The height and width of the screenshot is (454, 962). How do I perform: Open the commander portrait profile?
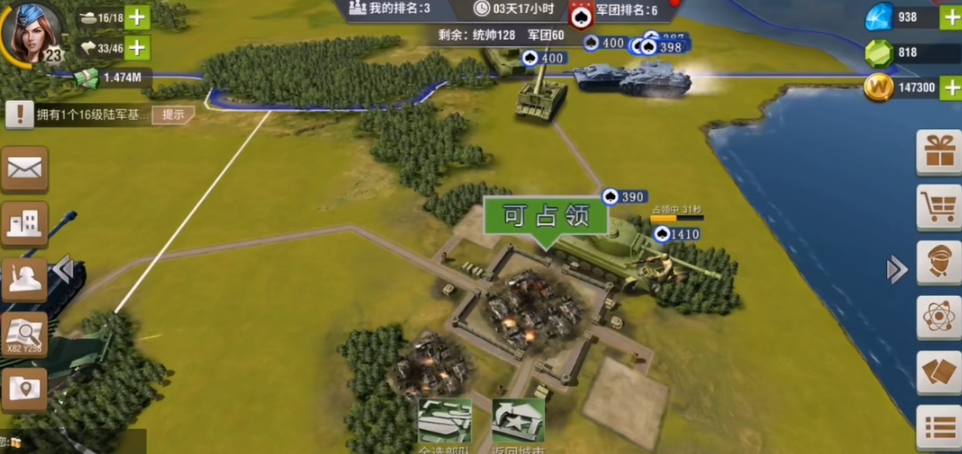tap(32, 30)
